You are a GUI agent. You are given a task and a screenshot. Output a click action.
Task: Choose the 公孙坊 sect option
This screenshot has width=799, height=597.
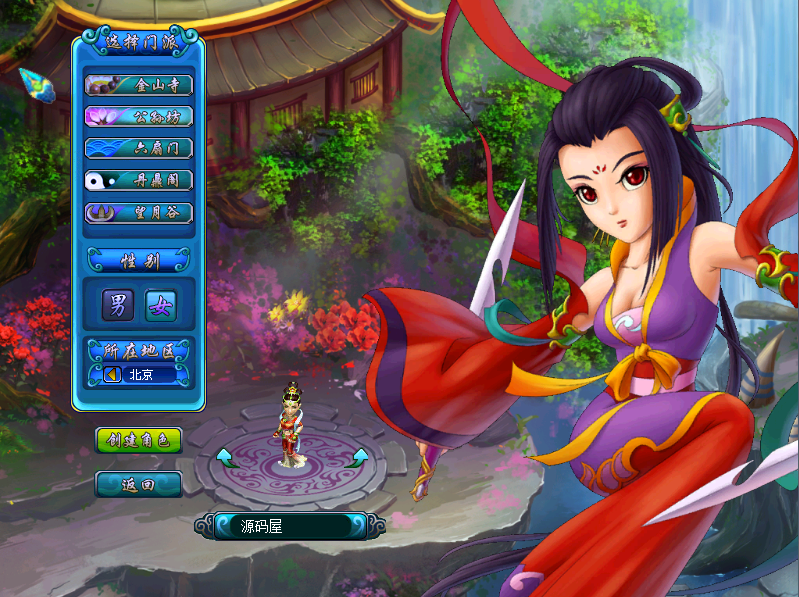[139, 116]
